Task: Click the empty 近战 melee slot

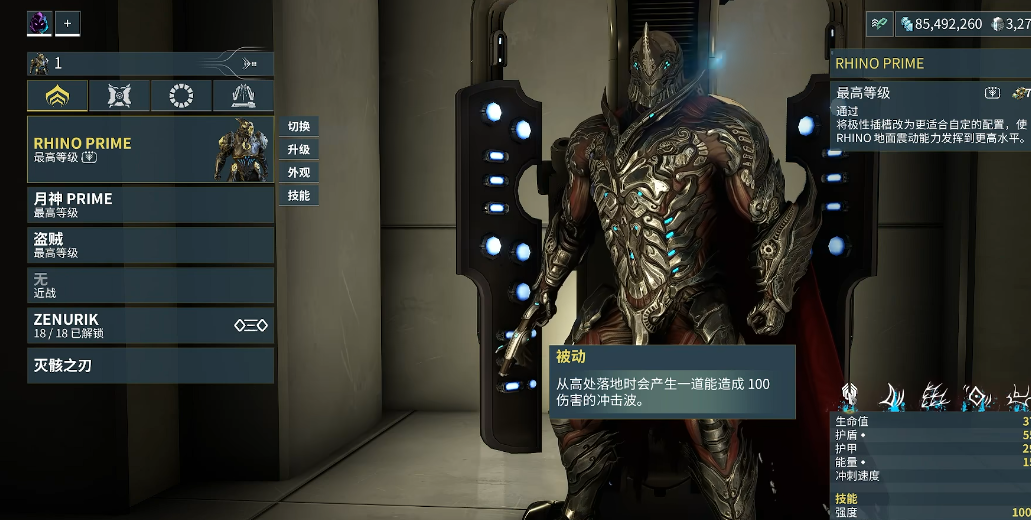Action: pos(150,285)
